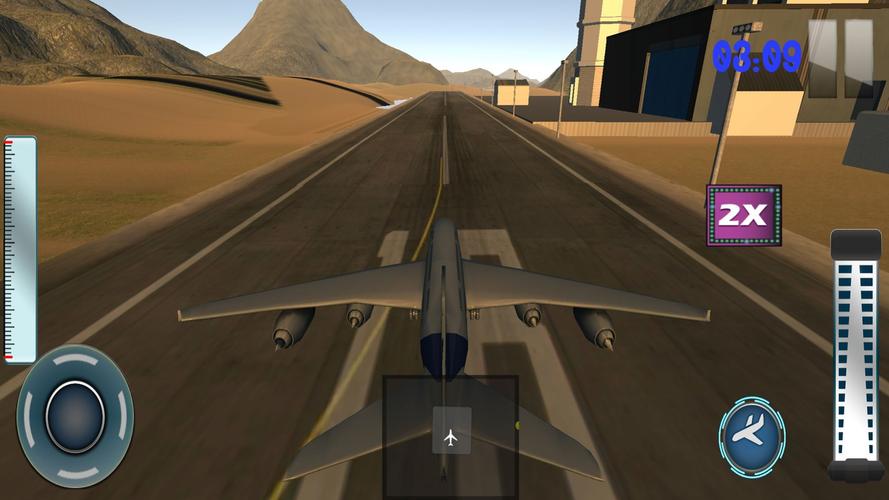The image size is (889, 500).
Task: Click the ruler-style altitude gauge
Action: [x=20, y=250]
